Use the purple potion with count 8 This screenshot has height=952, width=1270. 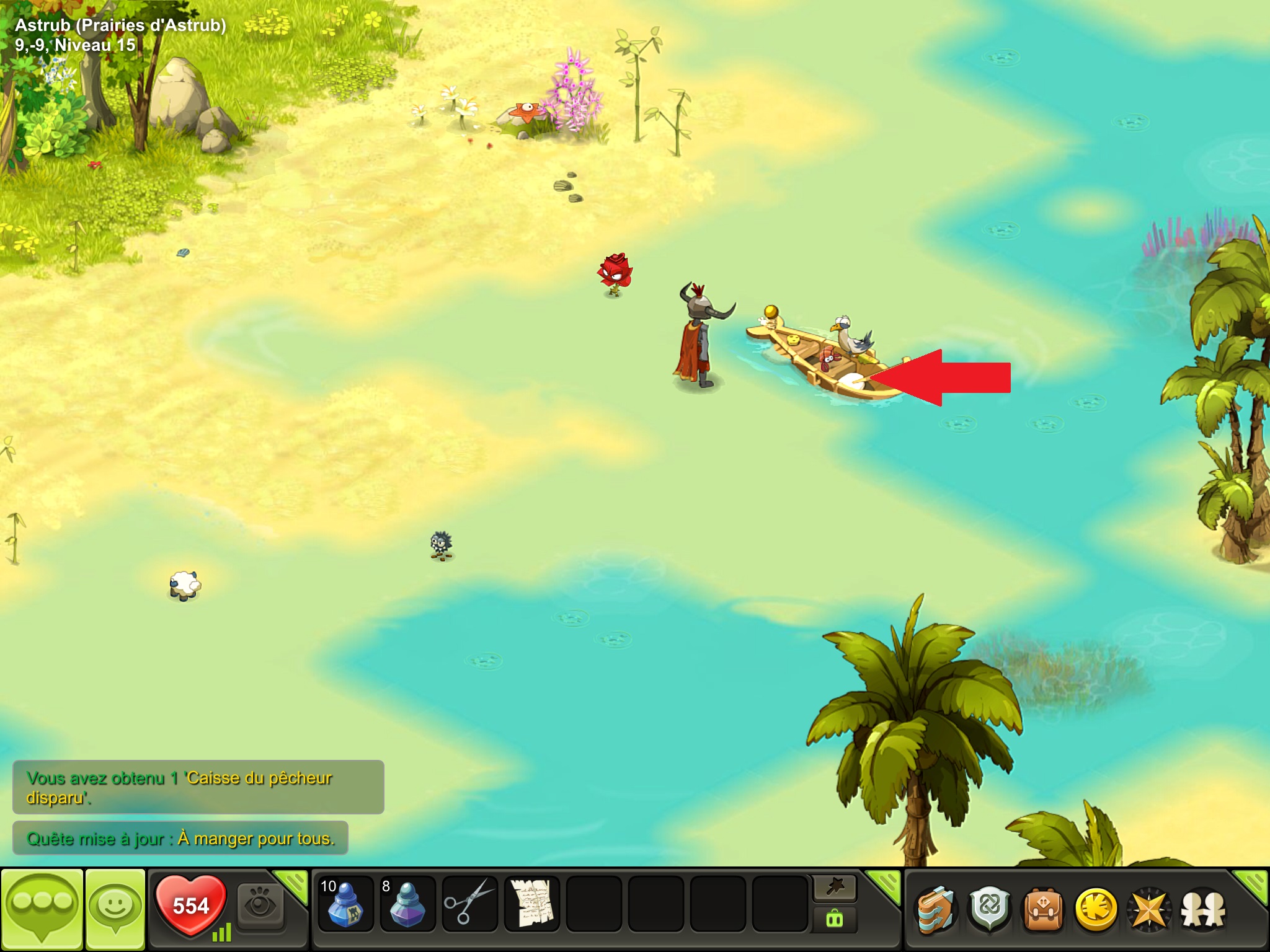point(407,904)
